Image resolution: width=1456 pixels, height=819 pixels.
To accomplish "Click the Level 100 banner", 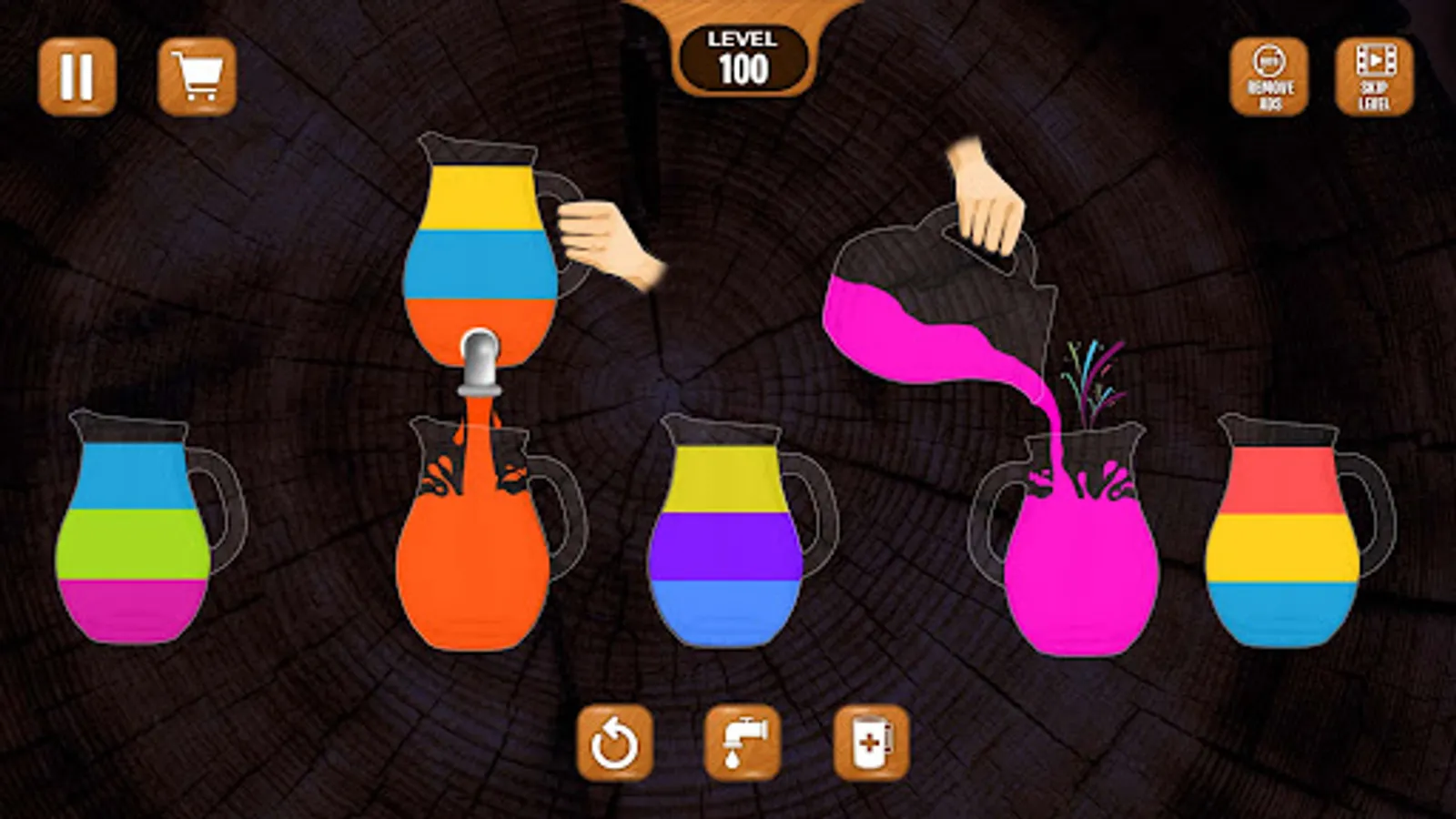I will (742, 56).
